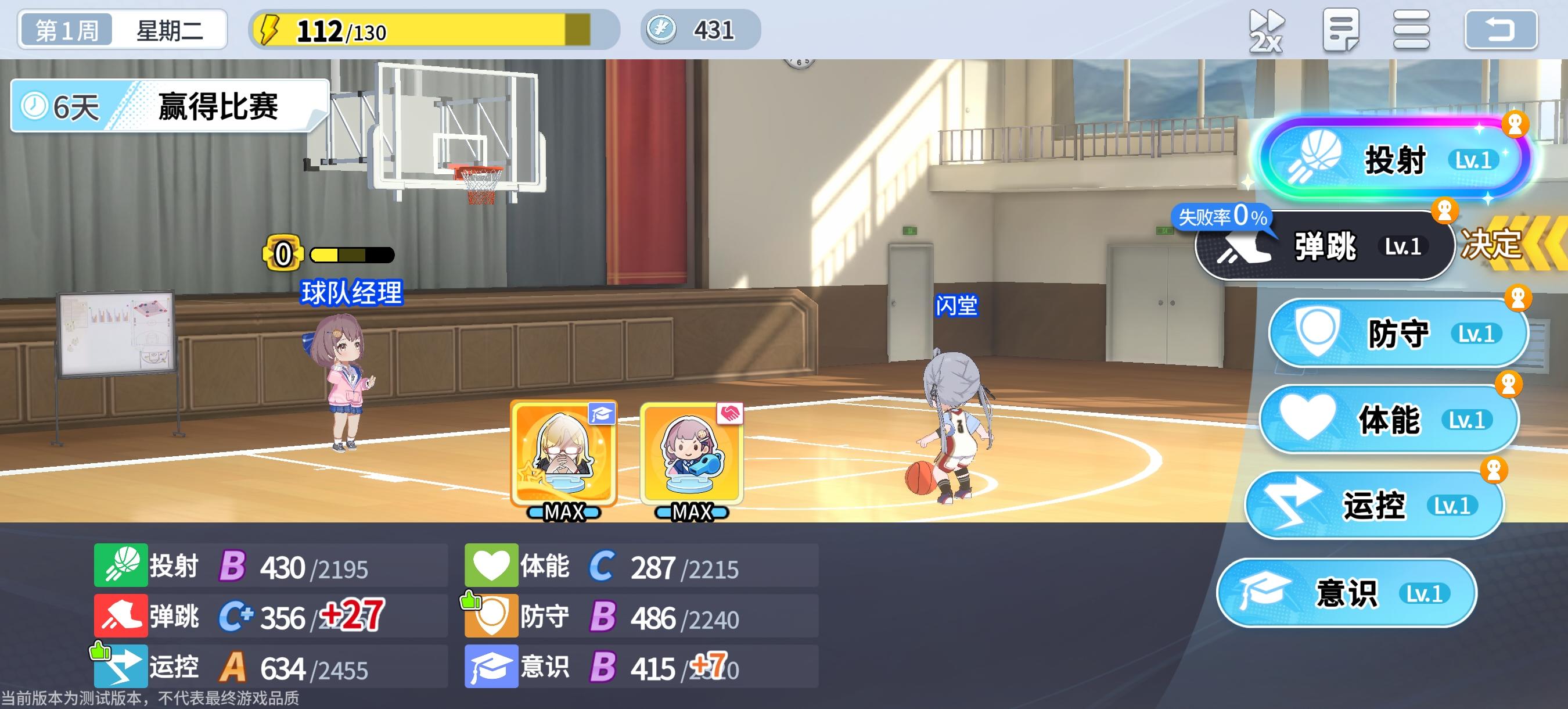Select the 运控 dribbling training option
This screenshot has width=1568, height=709.
click(x=1376, y=506)
